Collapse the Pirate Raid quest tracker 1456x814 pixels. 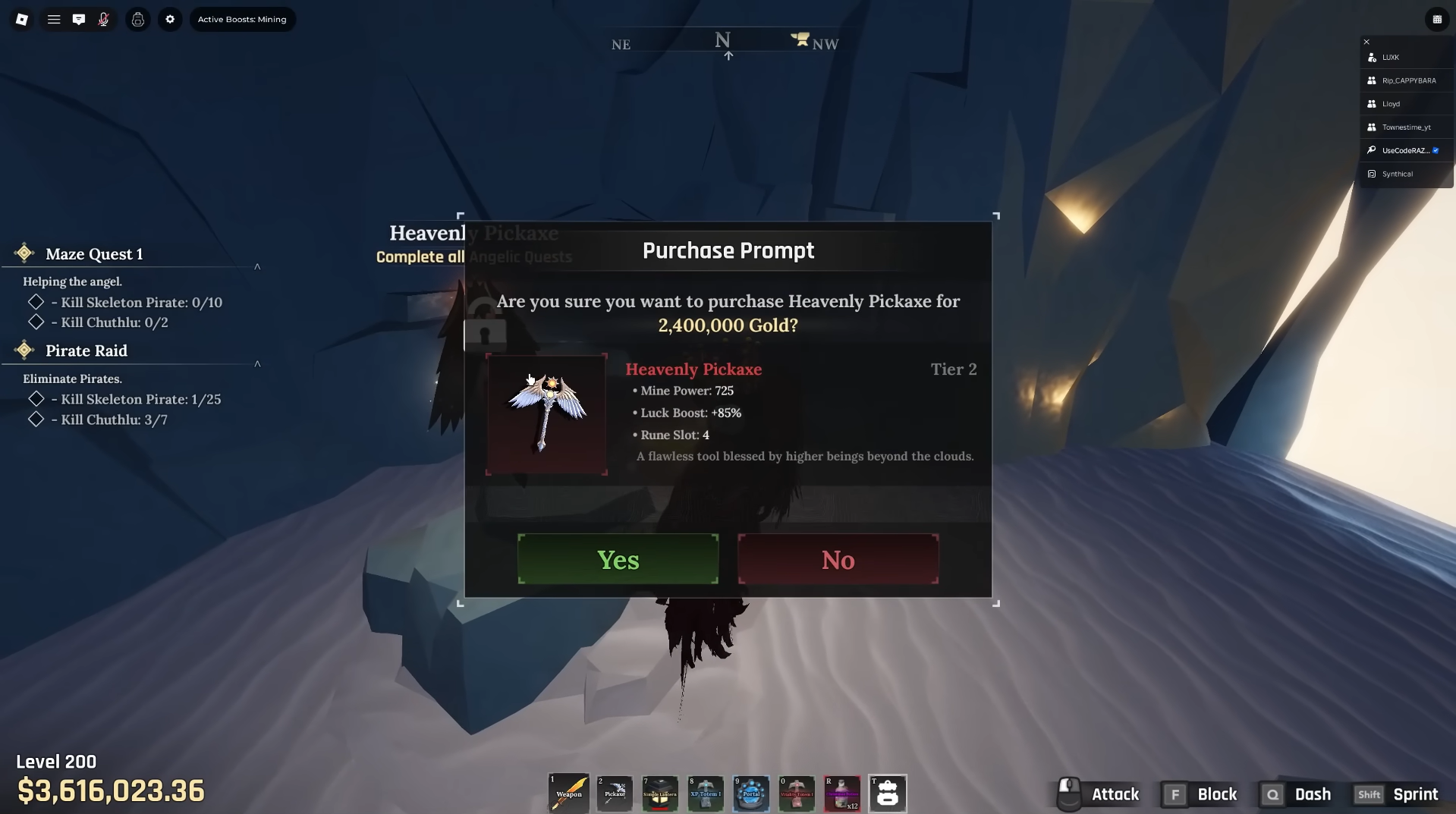tap(257, 363)
